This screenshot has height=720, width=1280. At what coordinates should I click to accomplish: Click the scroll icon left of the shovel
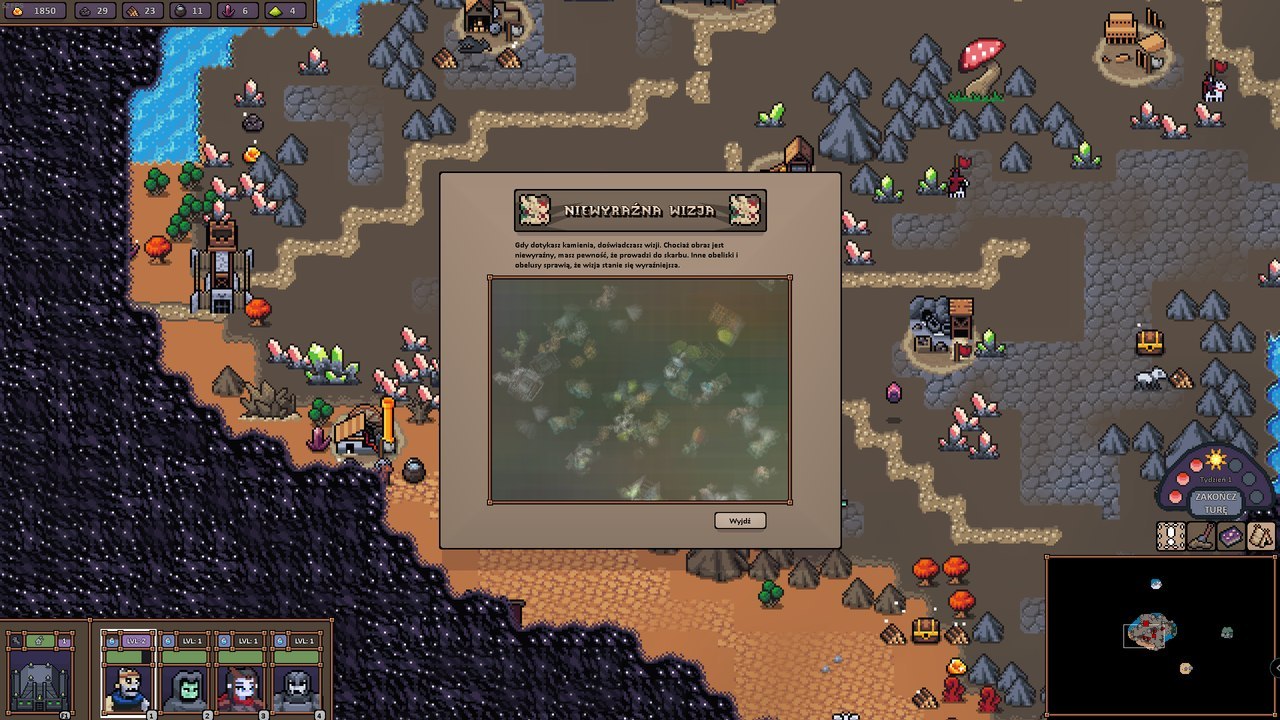click(x=1171, y=536)
